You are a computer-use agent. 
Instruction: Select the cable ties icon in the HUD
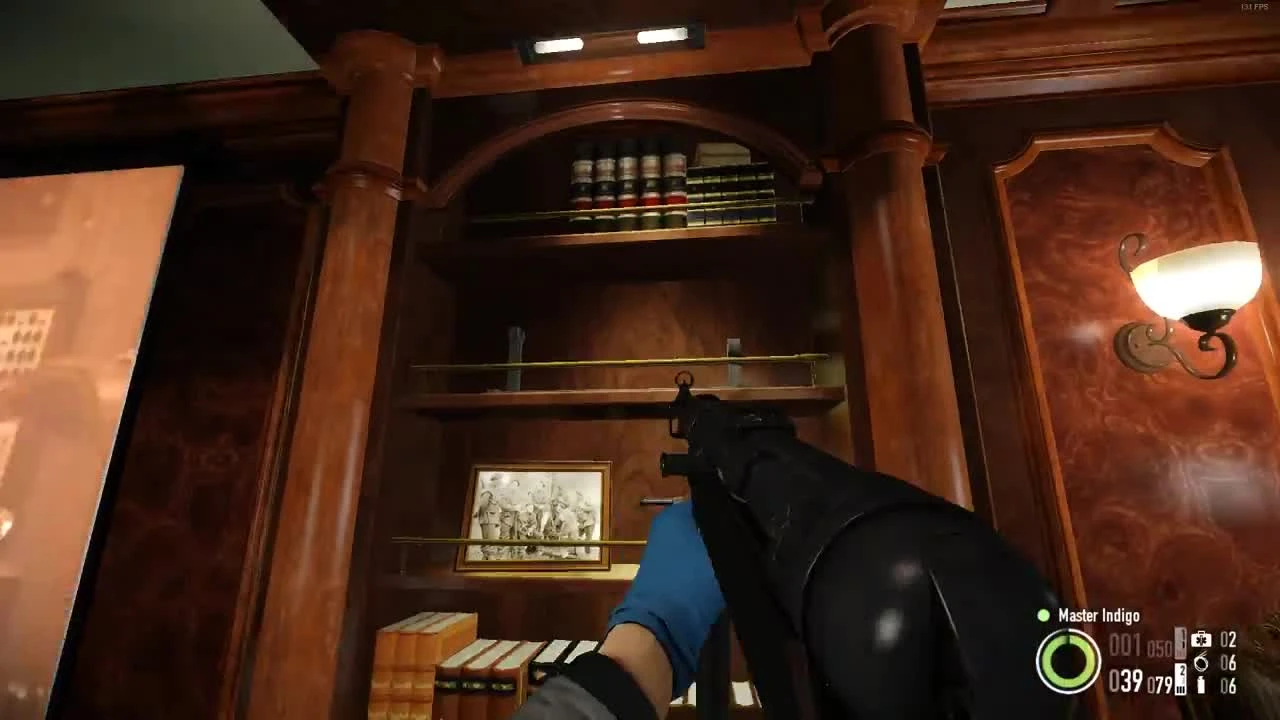1200,664
